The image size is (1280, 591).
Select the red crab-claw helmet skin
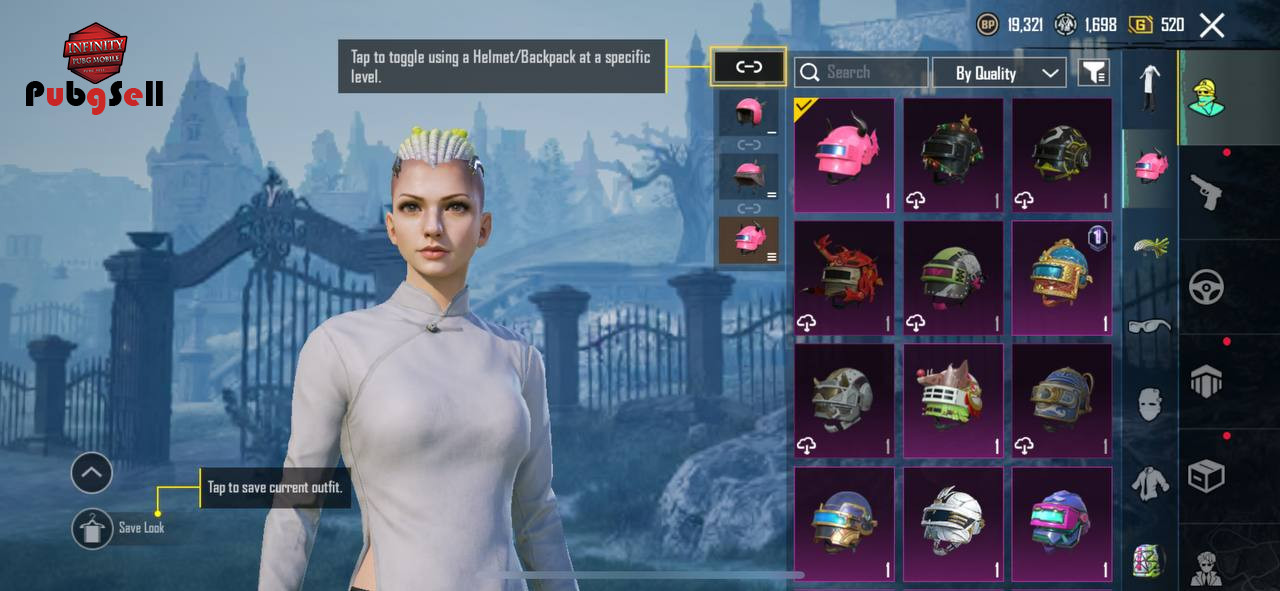click(x=845, y=278)
